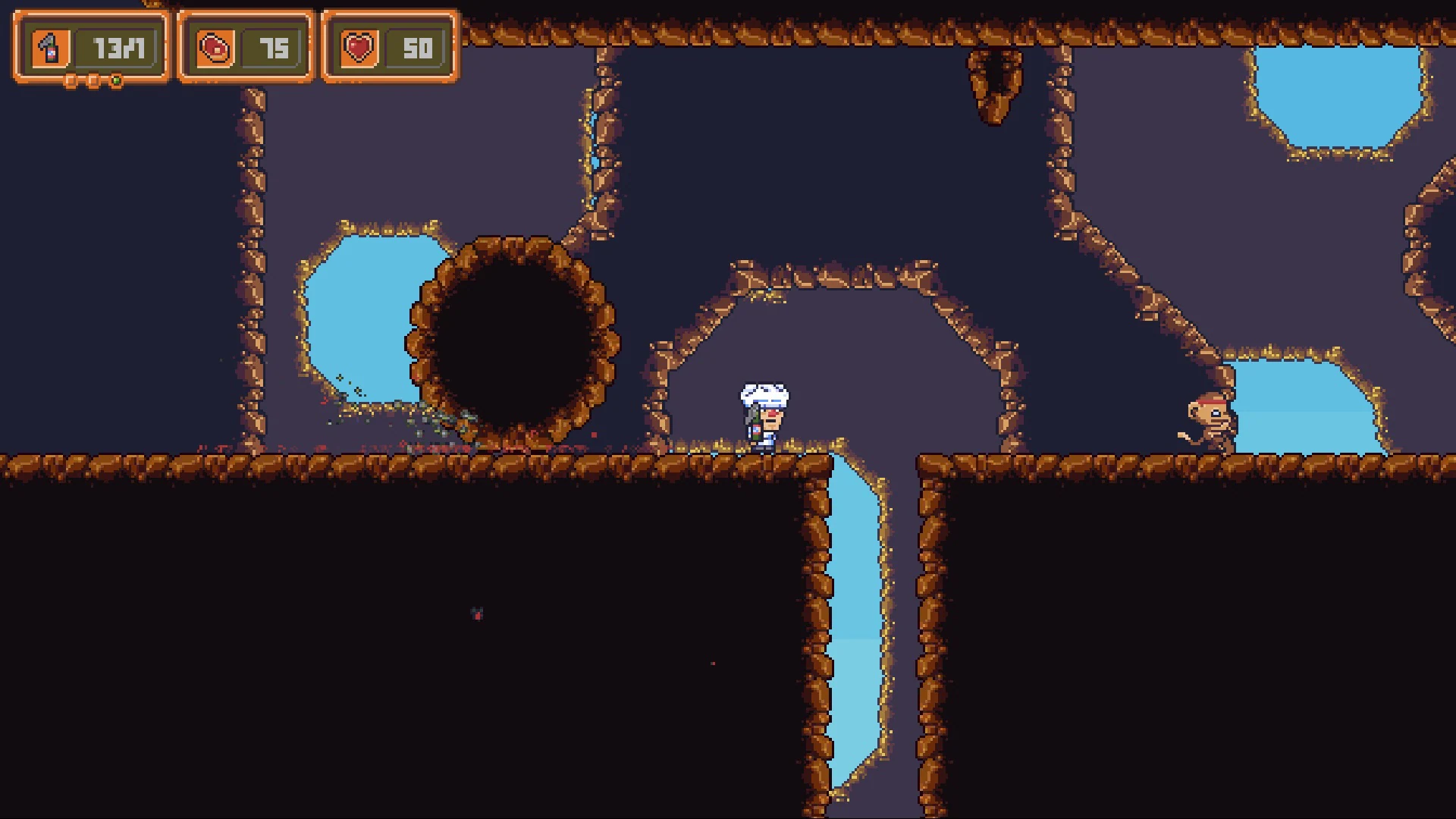The image size is (1456, 819).
Task: Click the lit green dot under the pickaxe panel
Action: (x=116, y=80)
